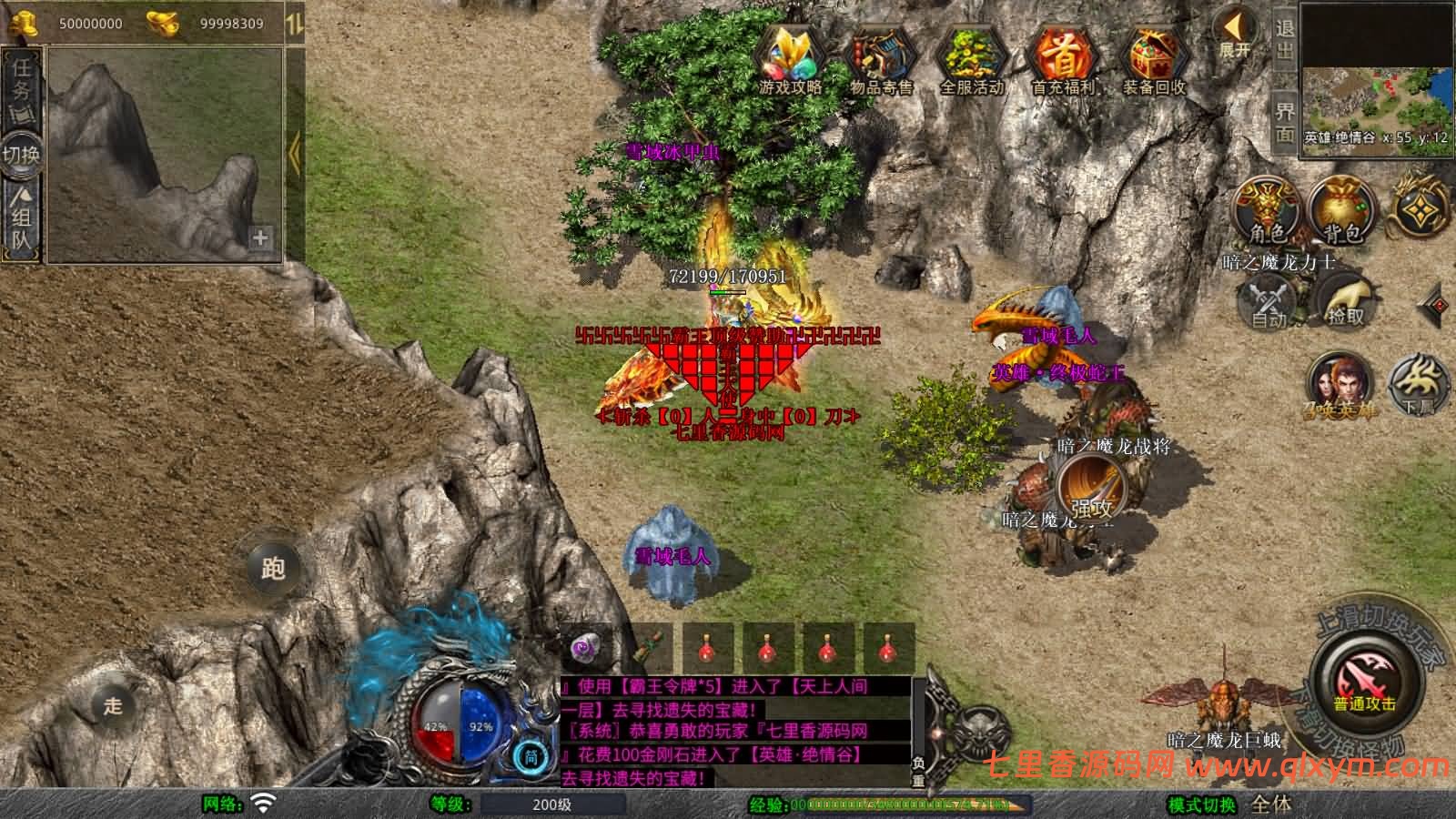Collapse the quest panel with the yellow chevron
This screenshot has height=819, width=1456.
(x=294, y=153)
